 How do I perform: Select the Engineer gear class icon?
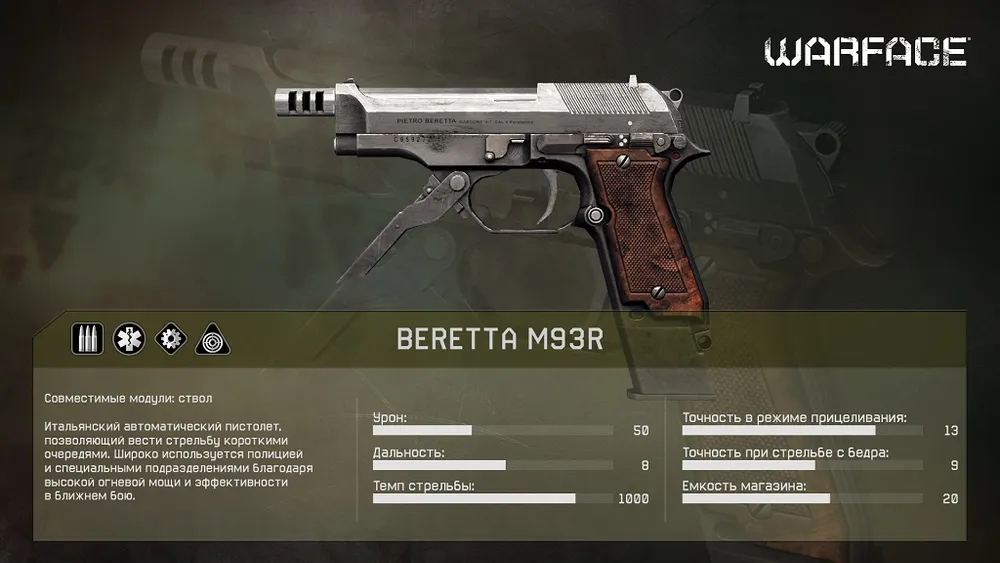(x=170, y=339)
